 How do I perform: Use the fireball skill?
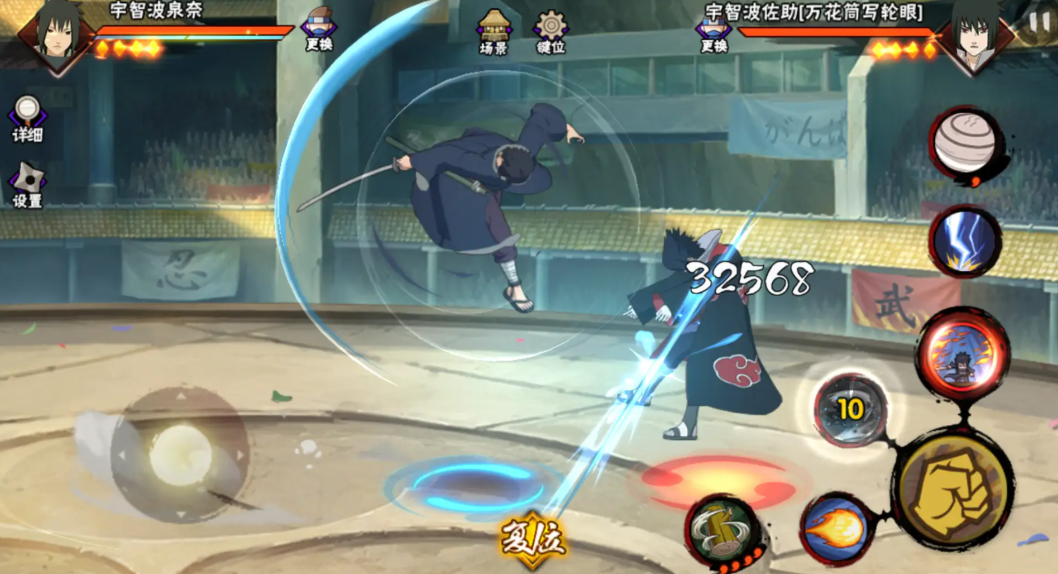coord(836,528)
